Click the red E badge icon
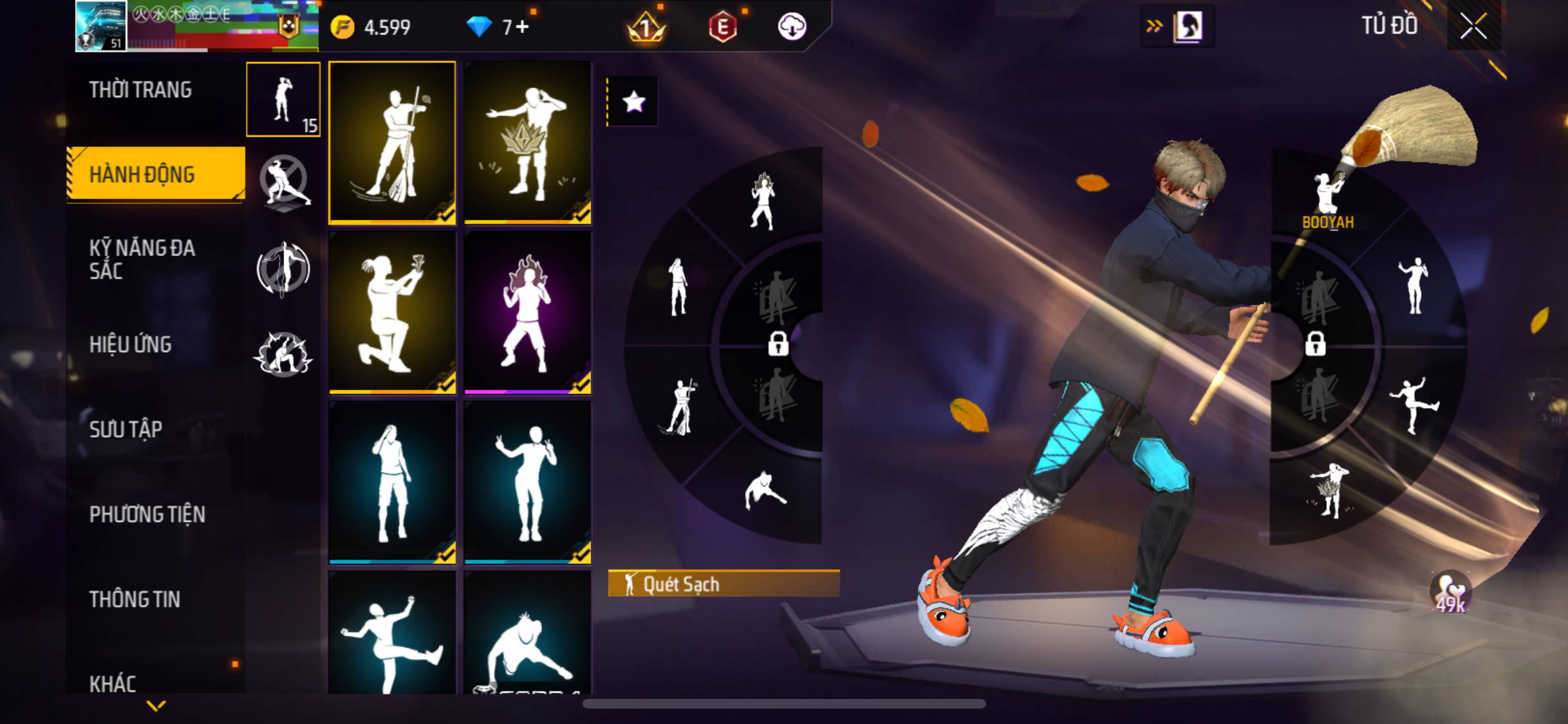The image size is (1568, 724). coord(722,27)
